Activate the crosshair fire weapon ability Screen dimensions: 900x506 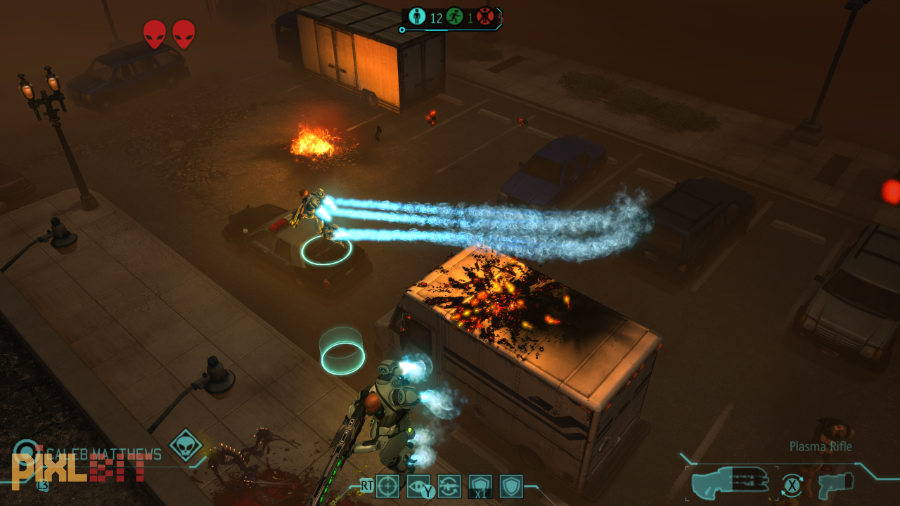(x=388, y=487)
